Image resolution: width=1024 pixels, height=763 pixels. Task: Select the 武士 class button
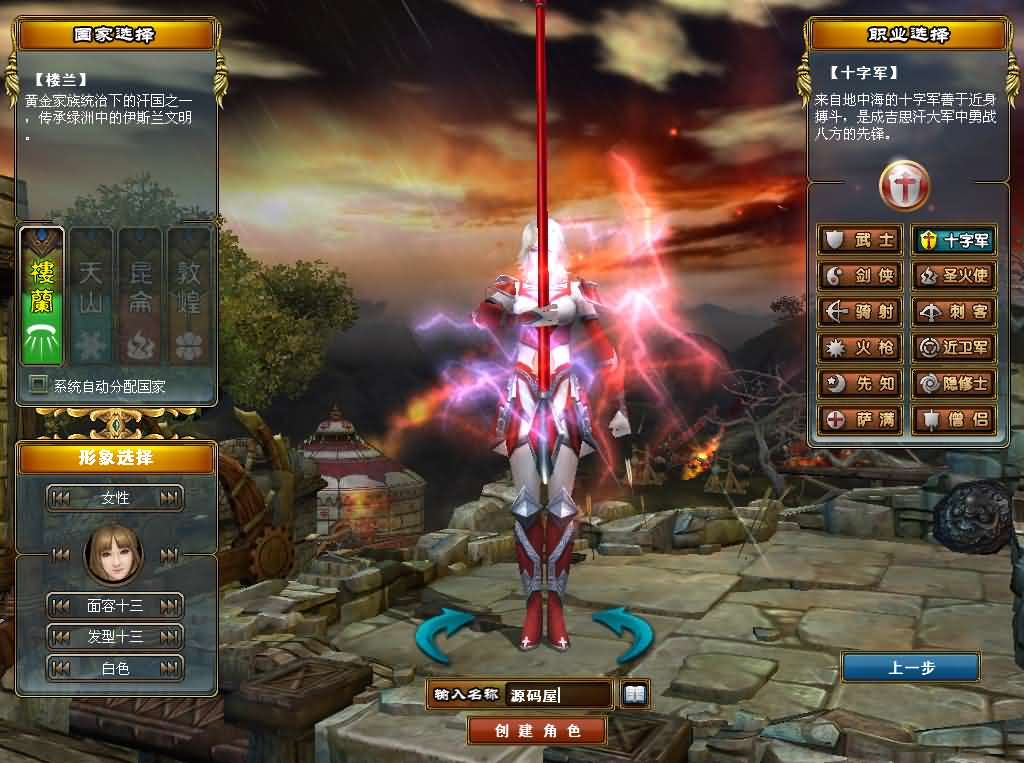tap(859, 240)
